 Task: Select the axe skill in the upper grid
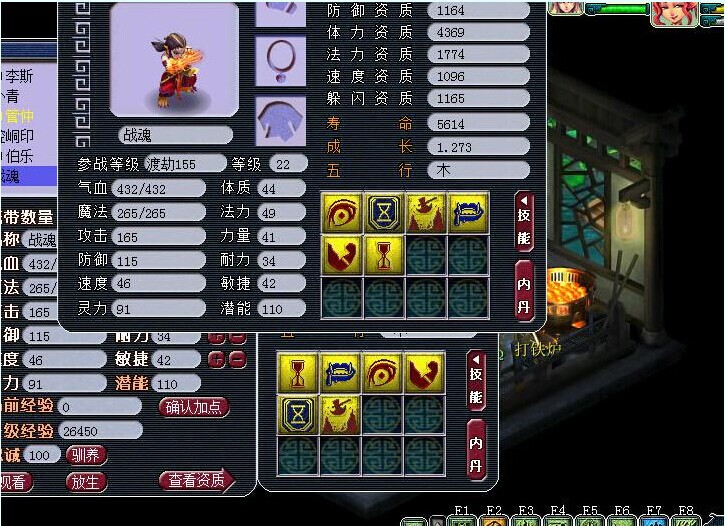[426, 214]
